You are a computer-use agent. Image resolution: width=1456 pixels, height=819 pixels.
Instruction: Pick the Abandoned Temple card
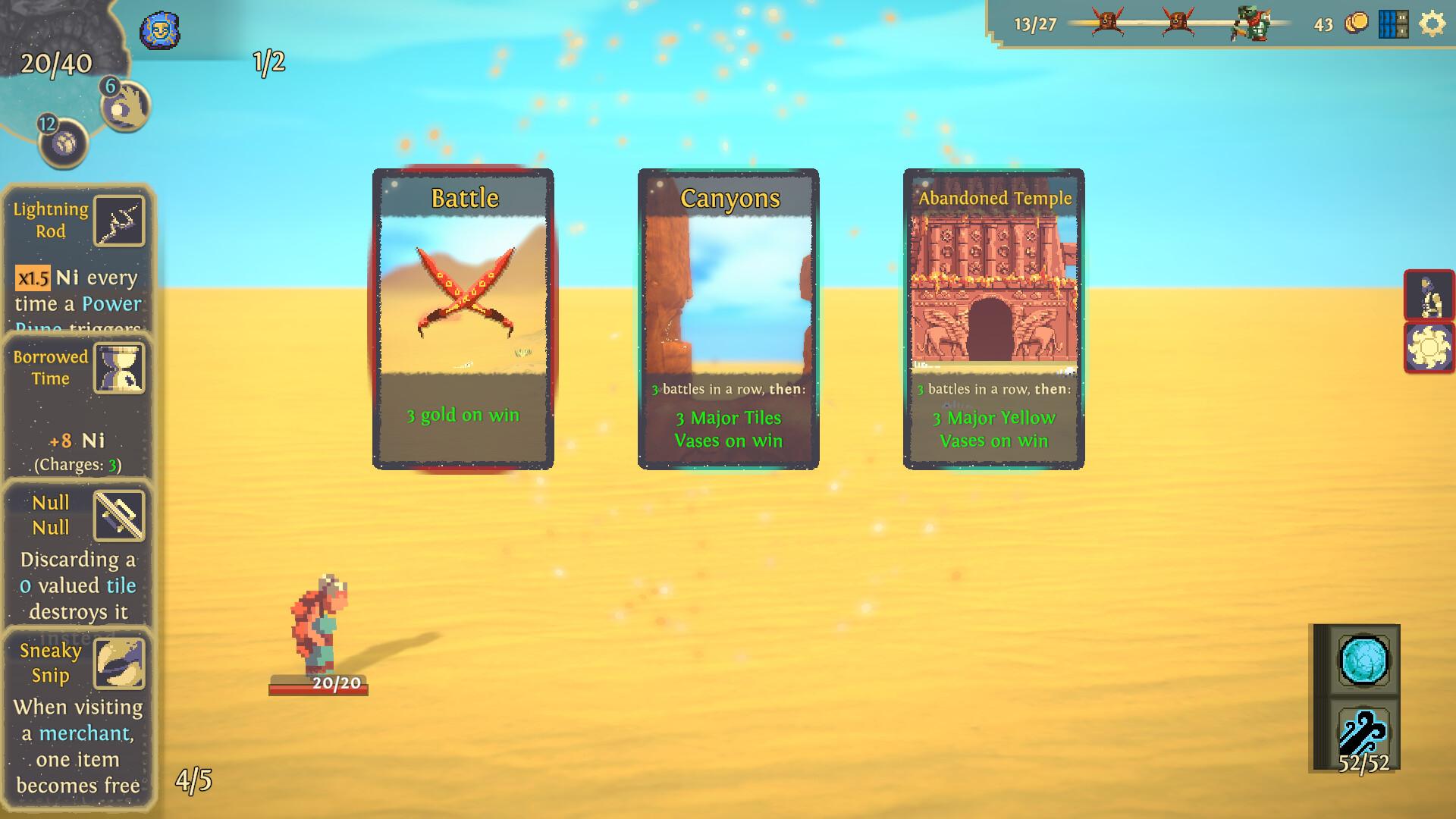pos(993,318)
